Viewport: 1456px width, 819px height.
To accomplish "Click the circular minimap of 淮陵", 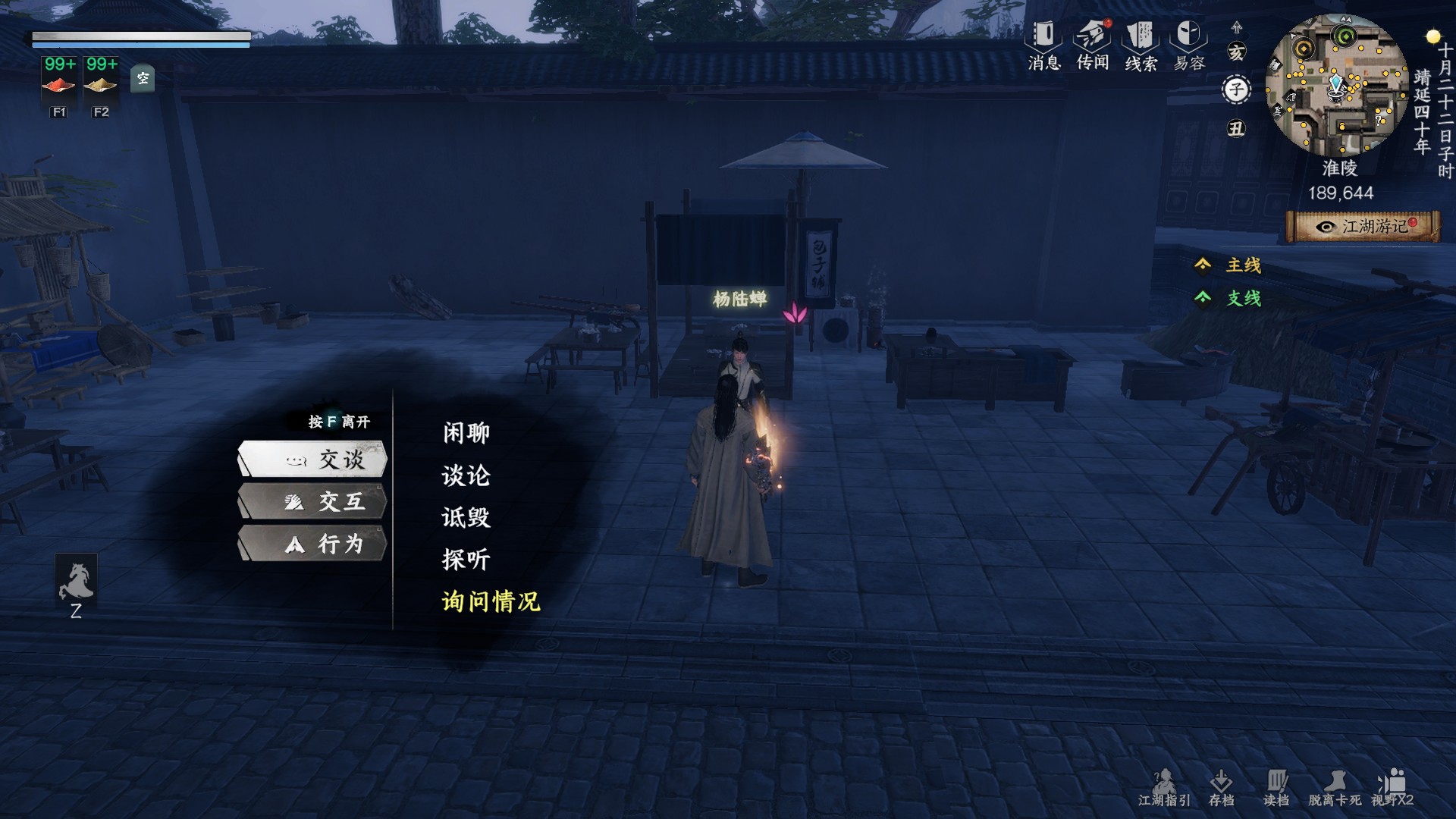I will [x=1336, y=86].
